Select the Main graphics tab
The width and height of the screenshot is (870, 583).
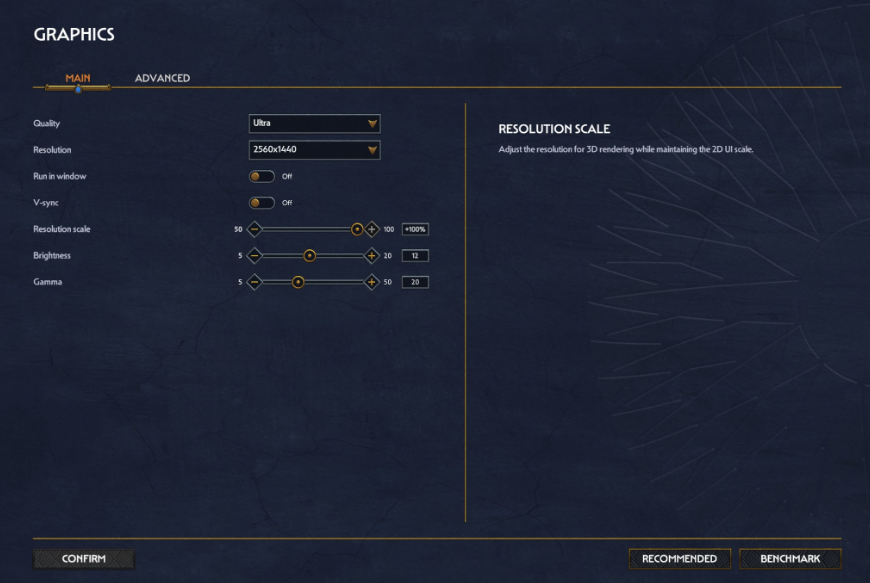pyautogui.click(x=78, y=78)
